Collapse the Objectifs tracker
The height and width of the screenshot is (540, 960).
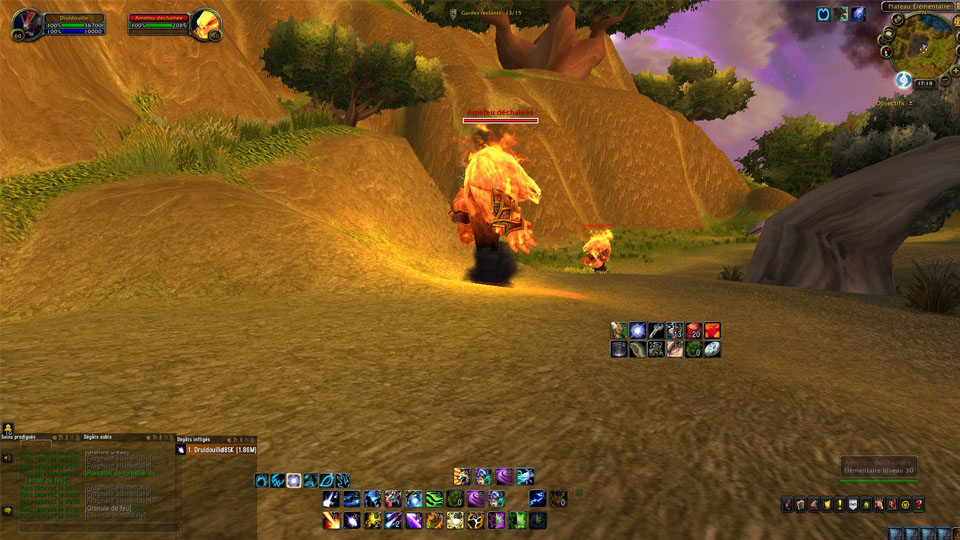[912, 103]
